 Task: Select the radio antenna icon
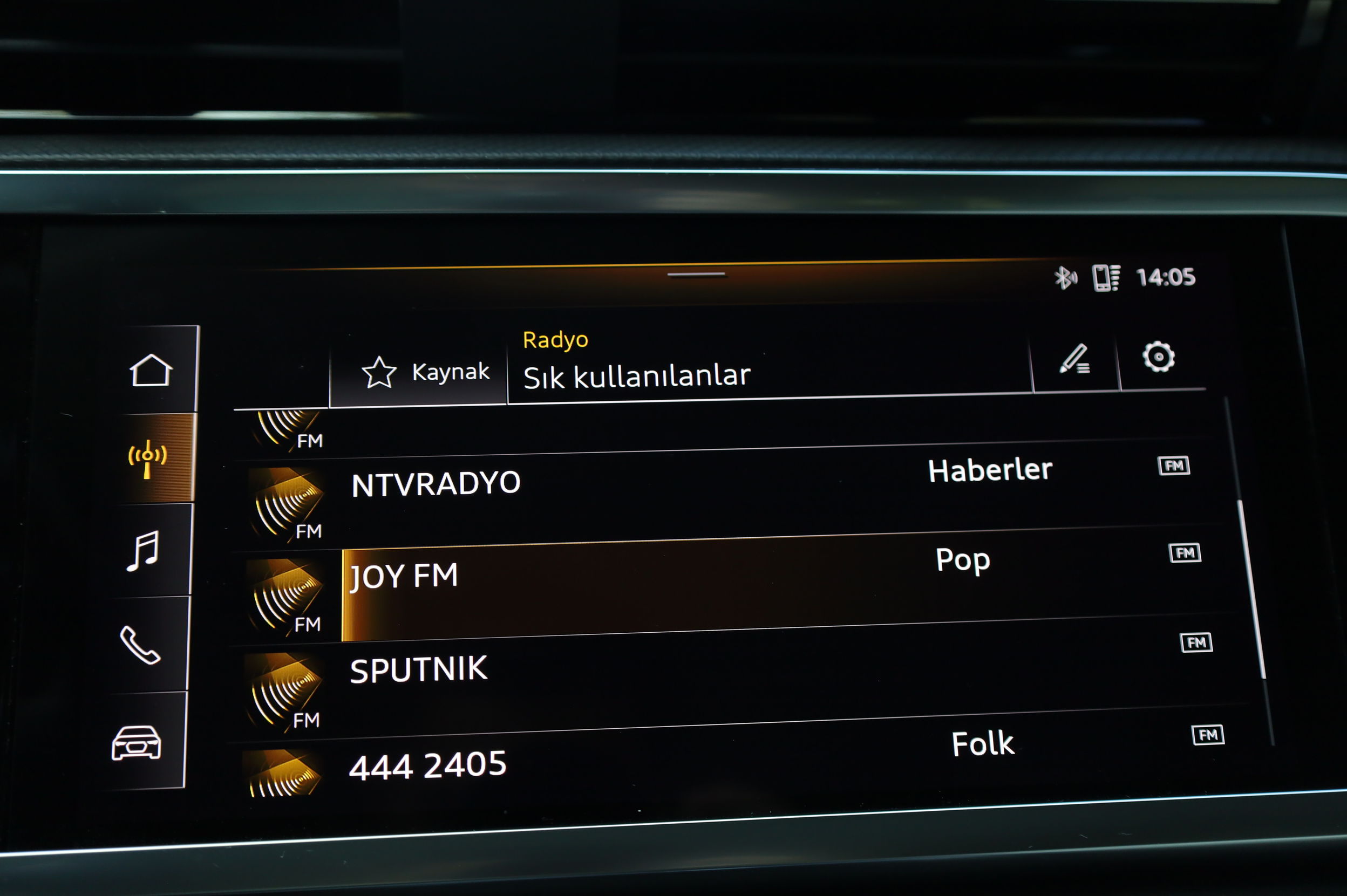tap(147, 458)
